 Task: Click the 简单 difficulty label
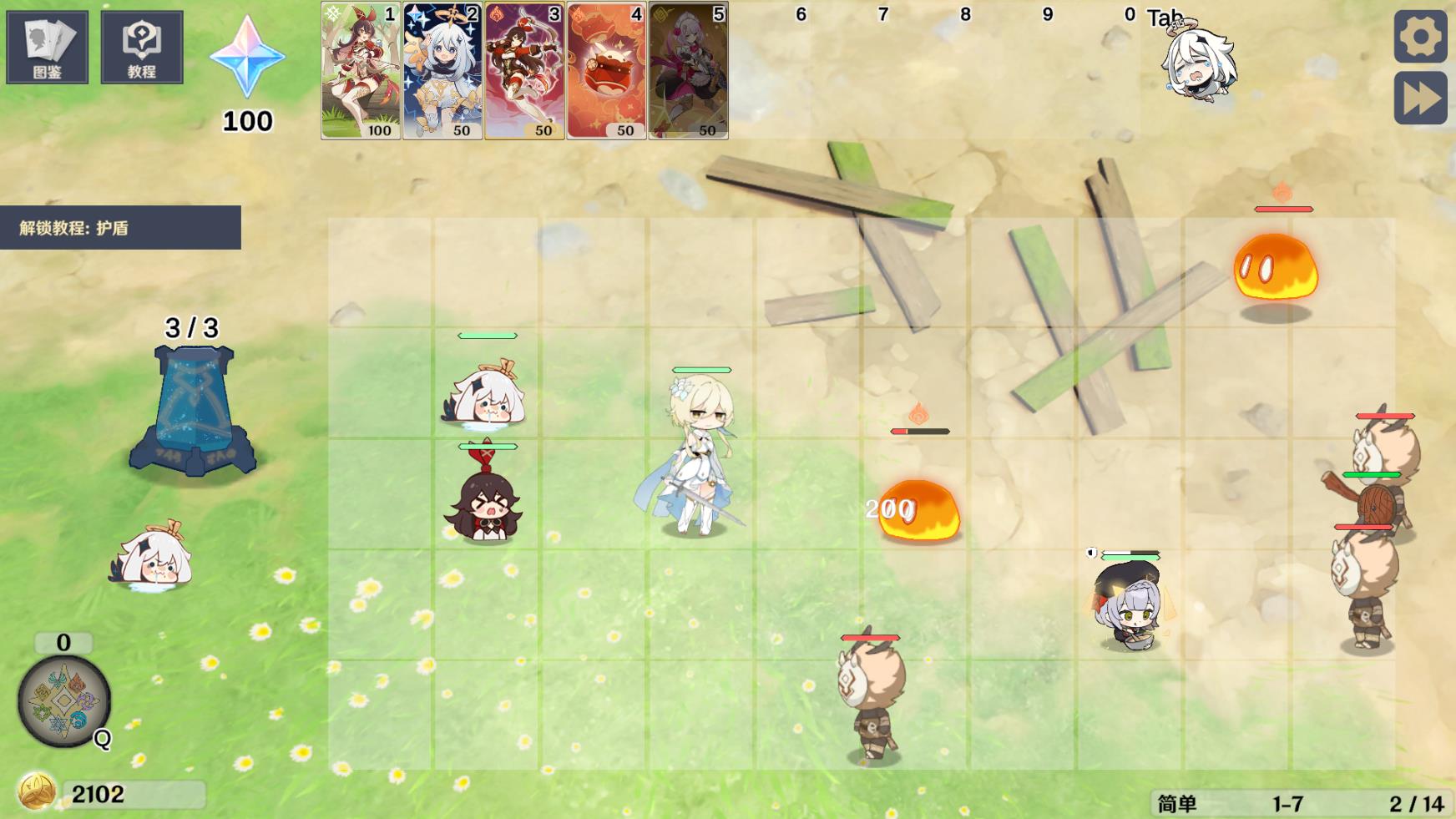tap(1179, 801)
